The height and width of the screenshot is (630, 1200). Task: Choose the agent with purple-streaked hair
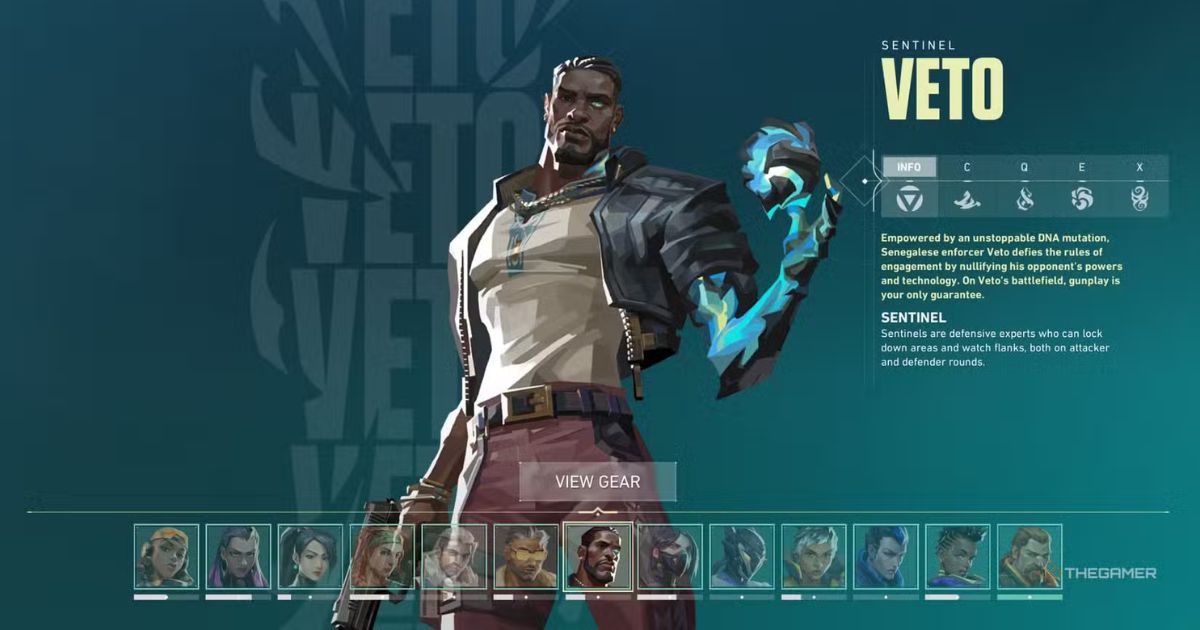tap(239, 556)
